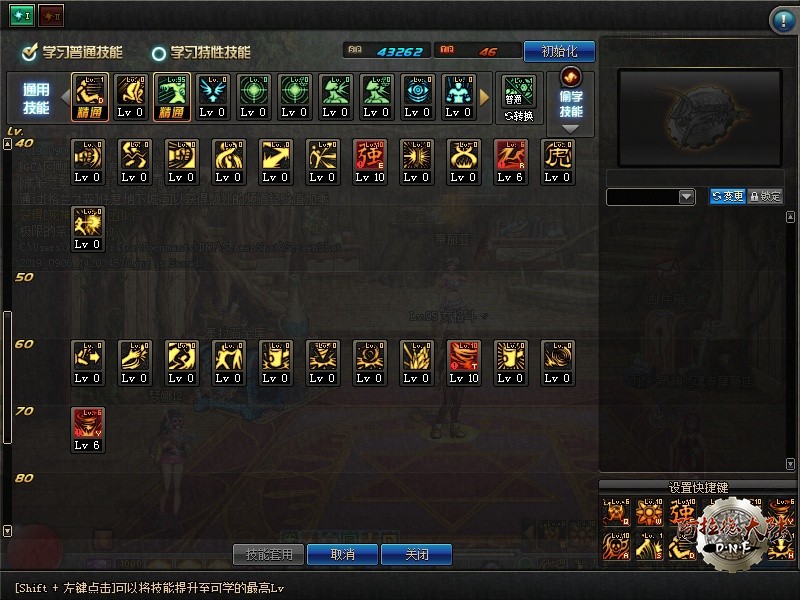Choose the blue winged skill icon

pyautogui.click(x=212, y=96)
